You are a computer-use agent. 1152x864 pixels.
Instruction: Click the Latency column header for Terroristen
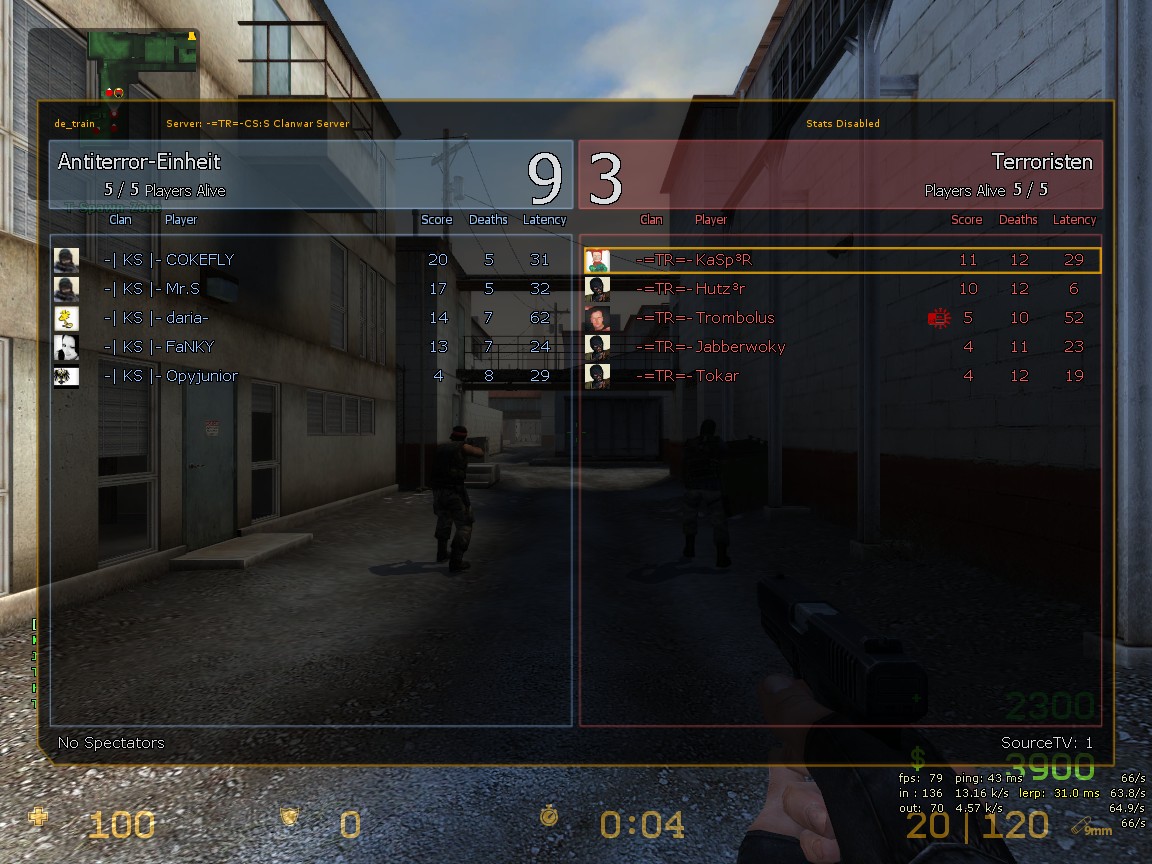point(1074,220)
